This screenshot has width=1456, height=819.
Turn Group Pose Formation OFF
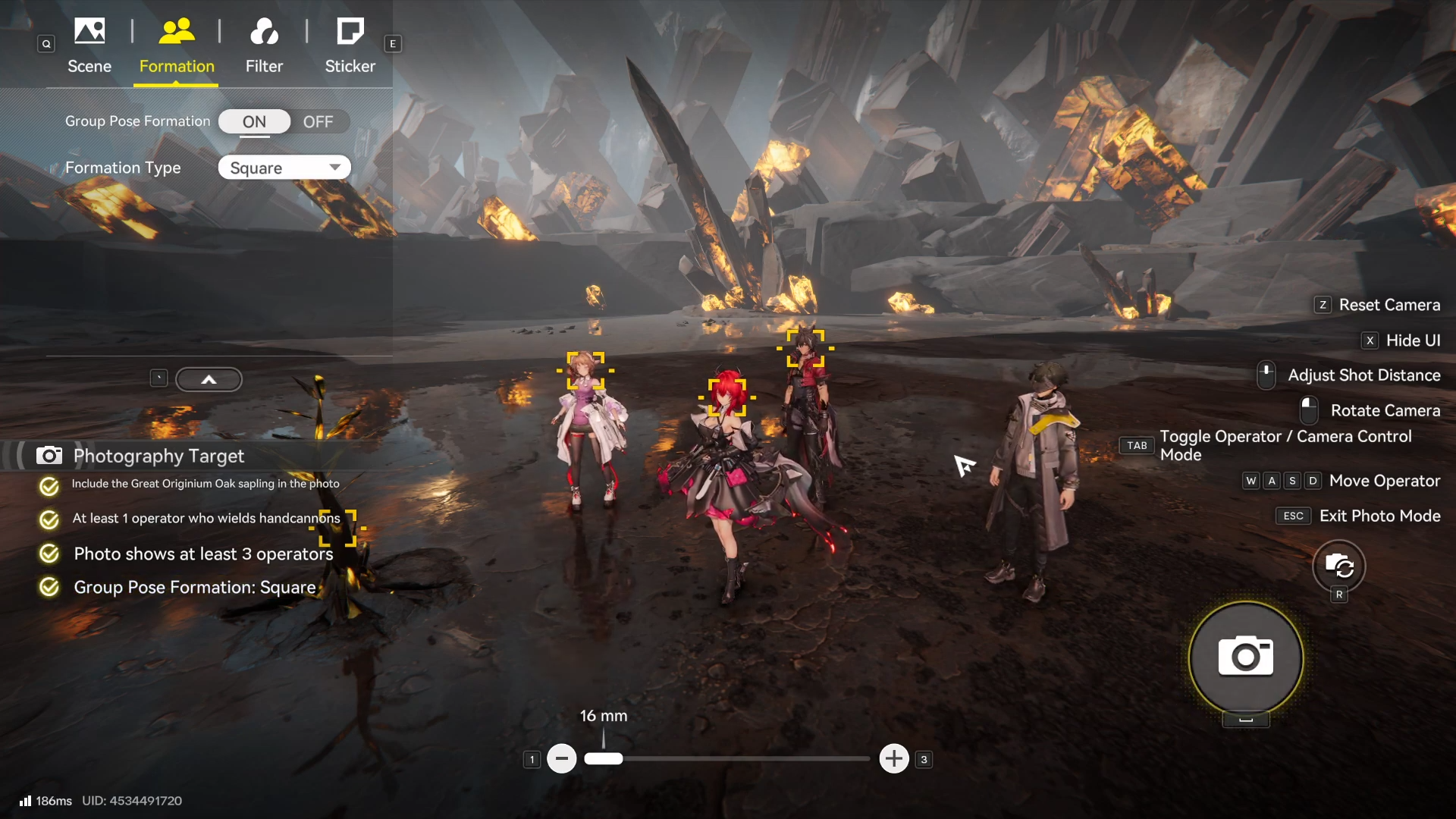point(318,122)
